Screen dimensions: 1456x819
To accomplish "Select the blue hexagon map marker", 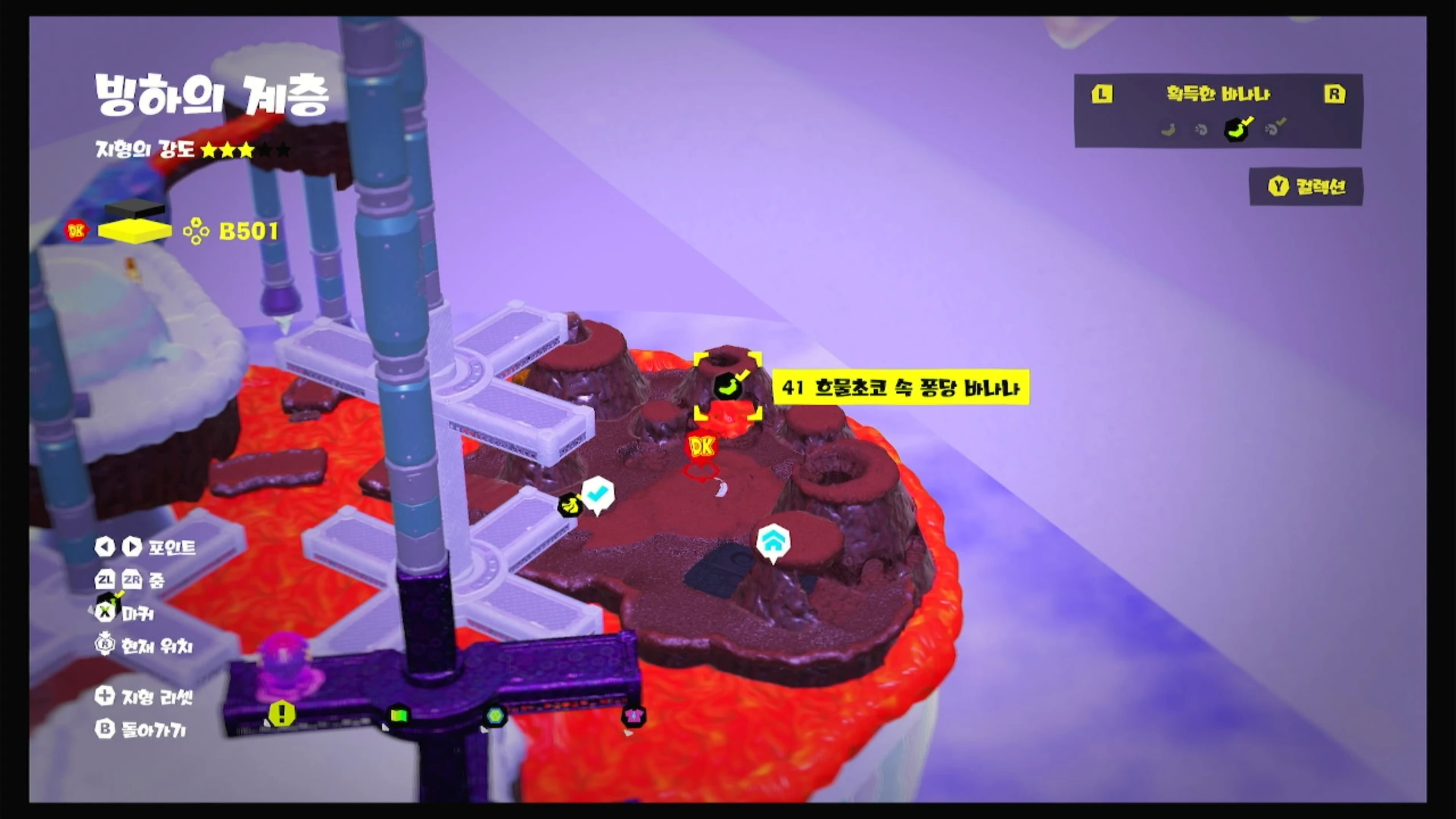I will pos(495,716).
